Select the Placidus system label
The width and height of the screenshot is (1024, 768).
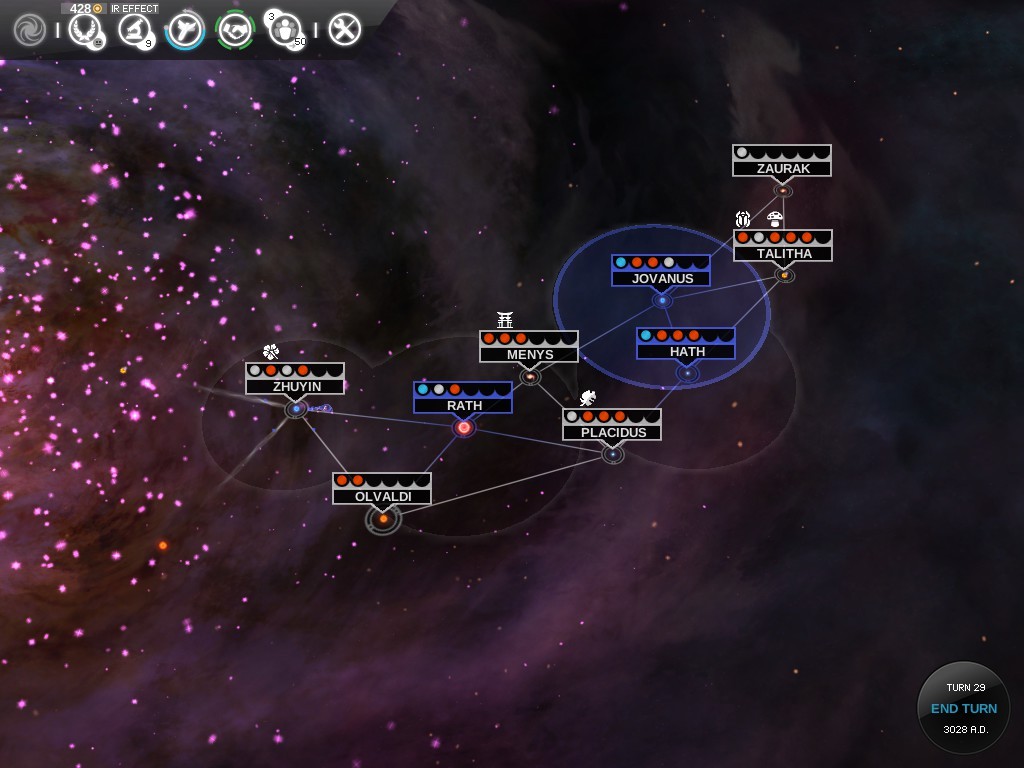coord(612,432)
